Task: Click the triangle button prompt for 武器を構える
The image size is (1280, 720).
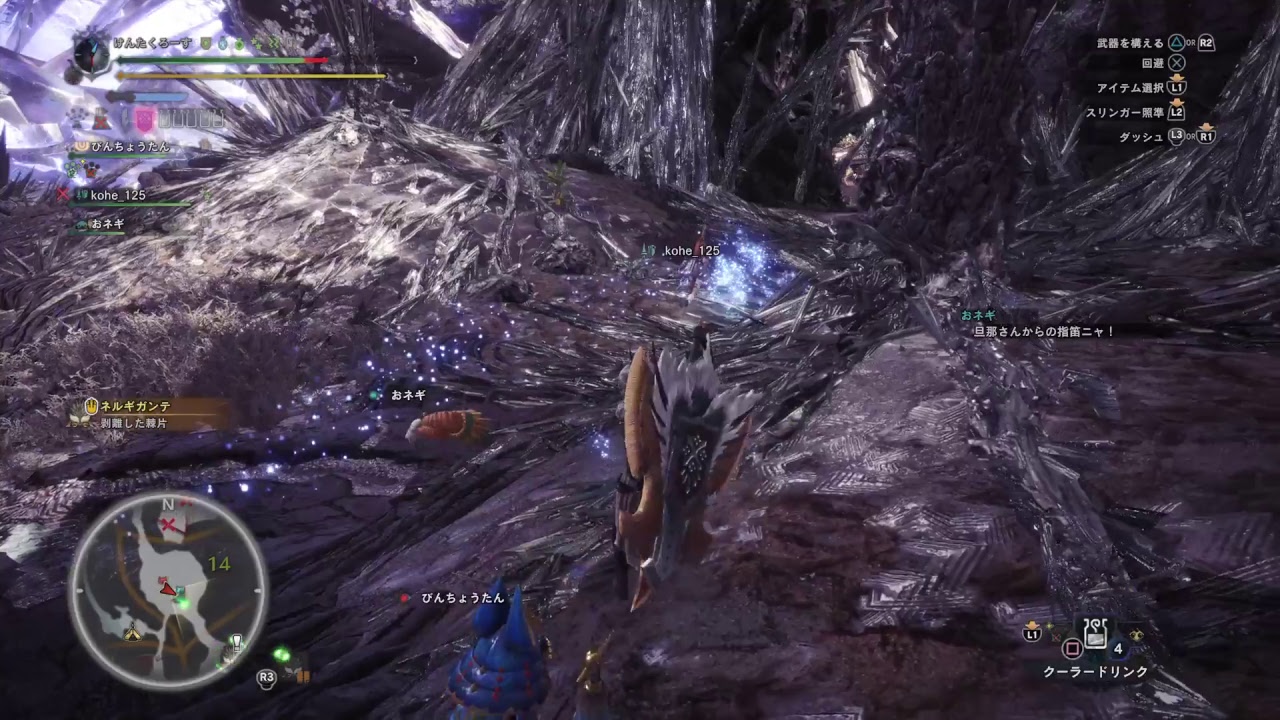Action: (x=1176, y=43)
